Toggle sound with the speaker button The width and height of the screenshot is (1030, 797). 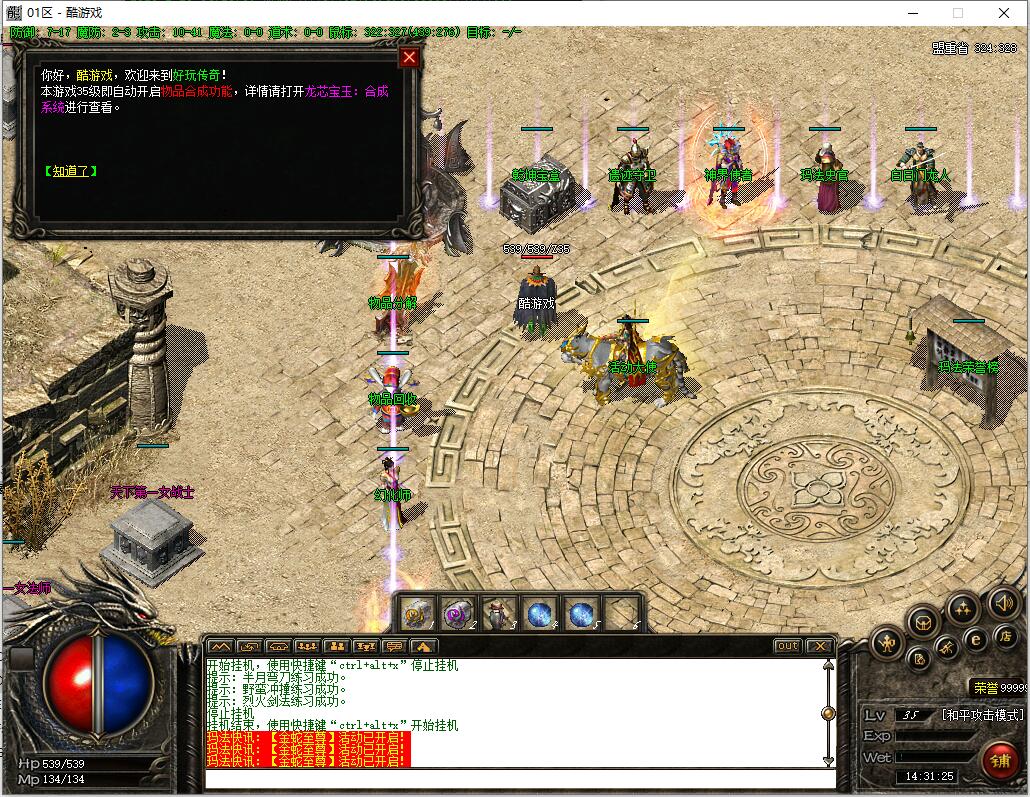[x=1004, y=603]
